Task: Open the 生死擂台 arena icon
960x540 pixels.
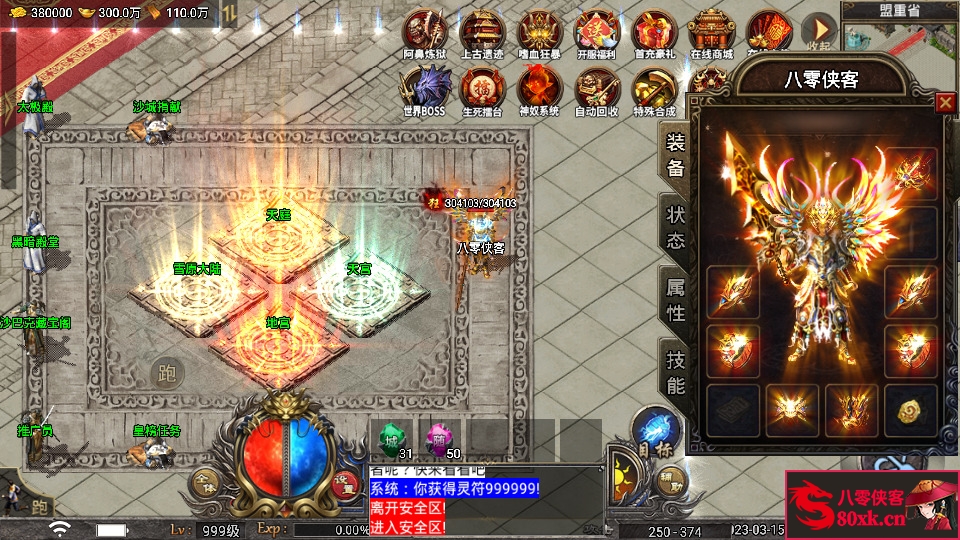Action: pos(482,88)
